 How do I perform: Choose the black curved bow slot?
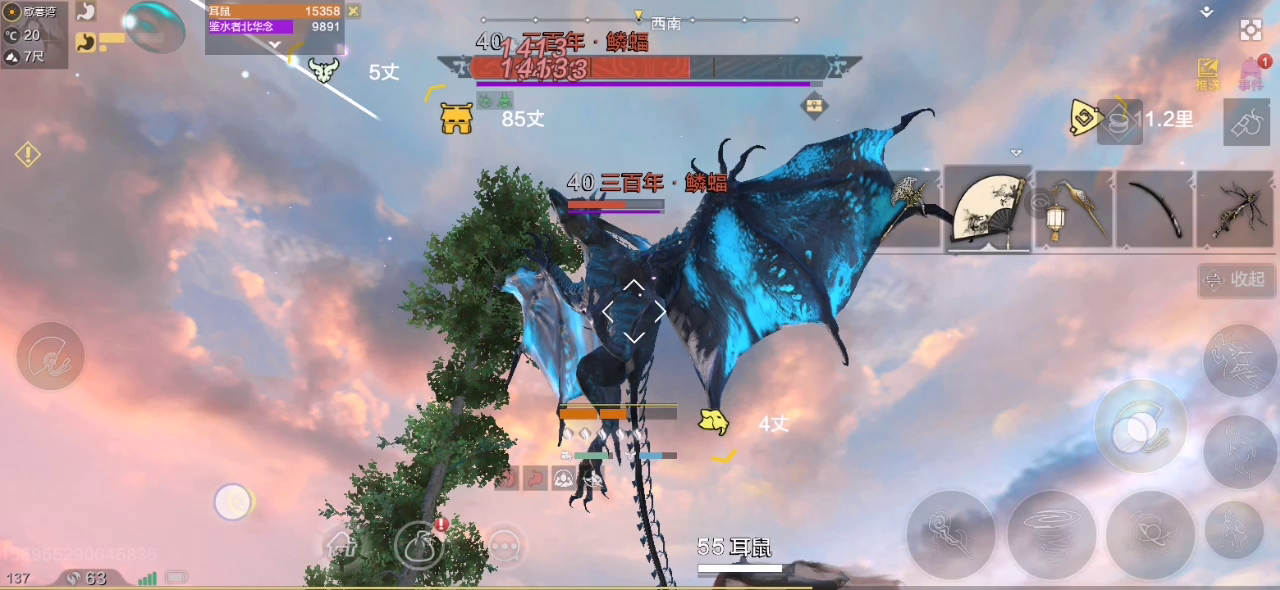click(1154, 209)
